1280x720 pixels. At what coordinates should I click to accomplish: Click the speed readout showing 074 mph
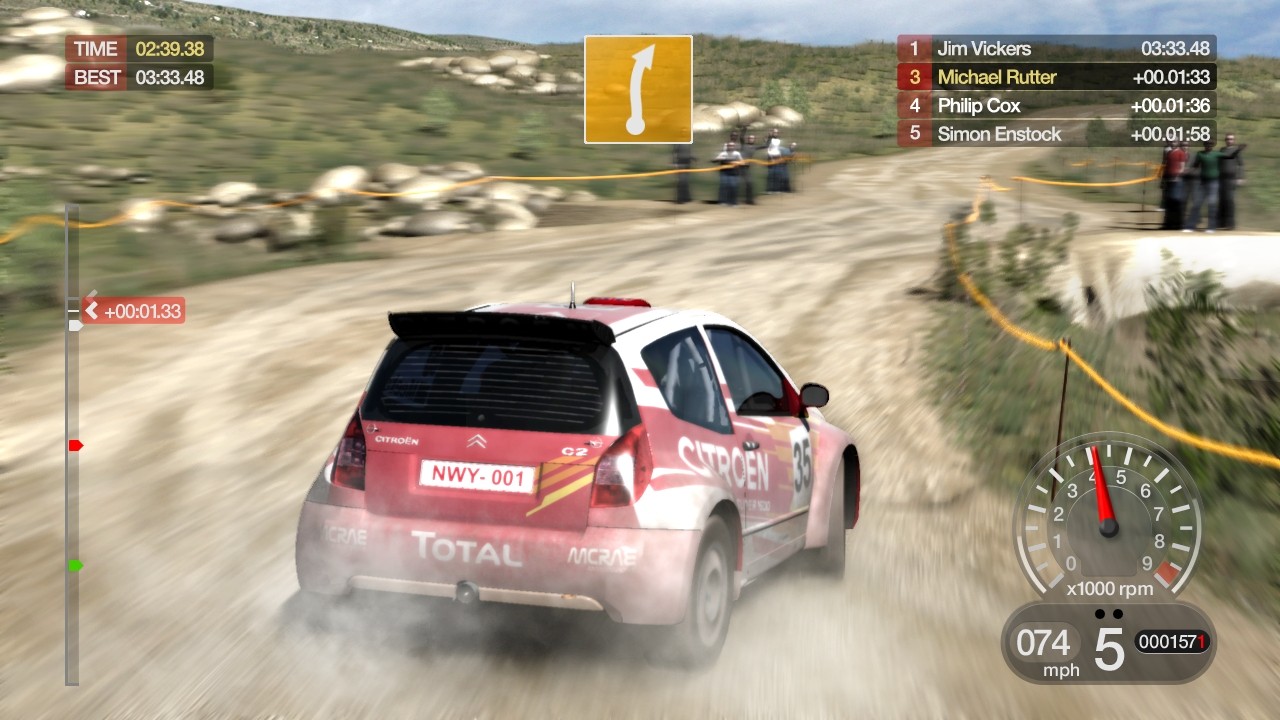tap(1044, 643)
